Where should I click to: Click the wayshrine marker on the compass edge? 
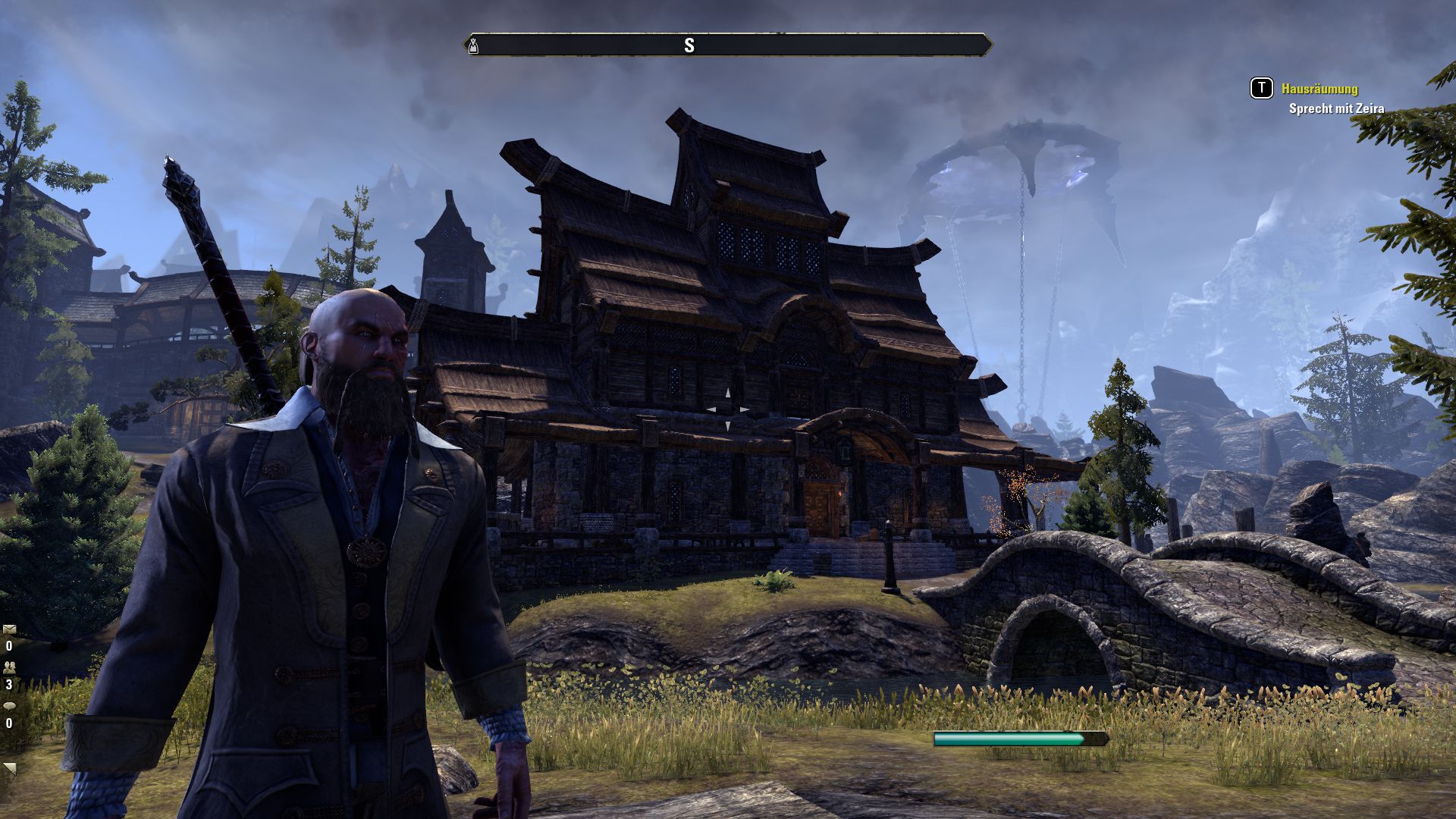pyautogui.click(x=472, y=45)
